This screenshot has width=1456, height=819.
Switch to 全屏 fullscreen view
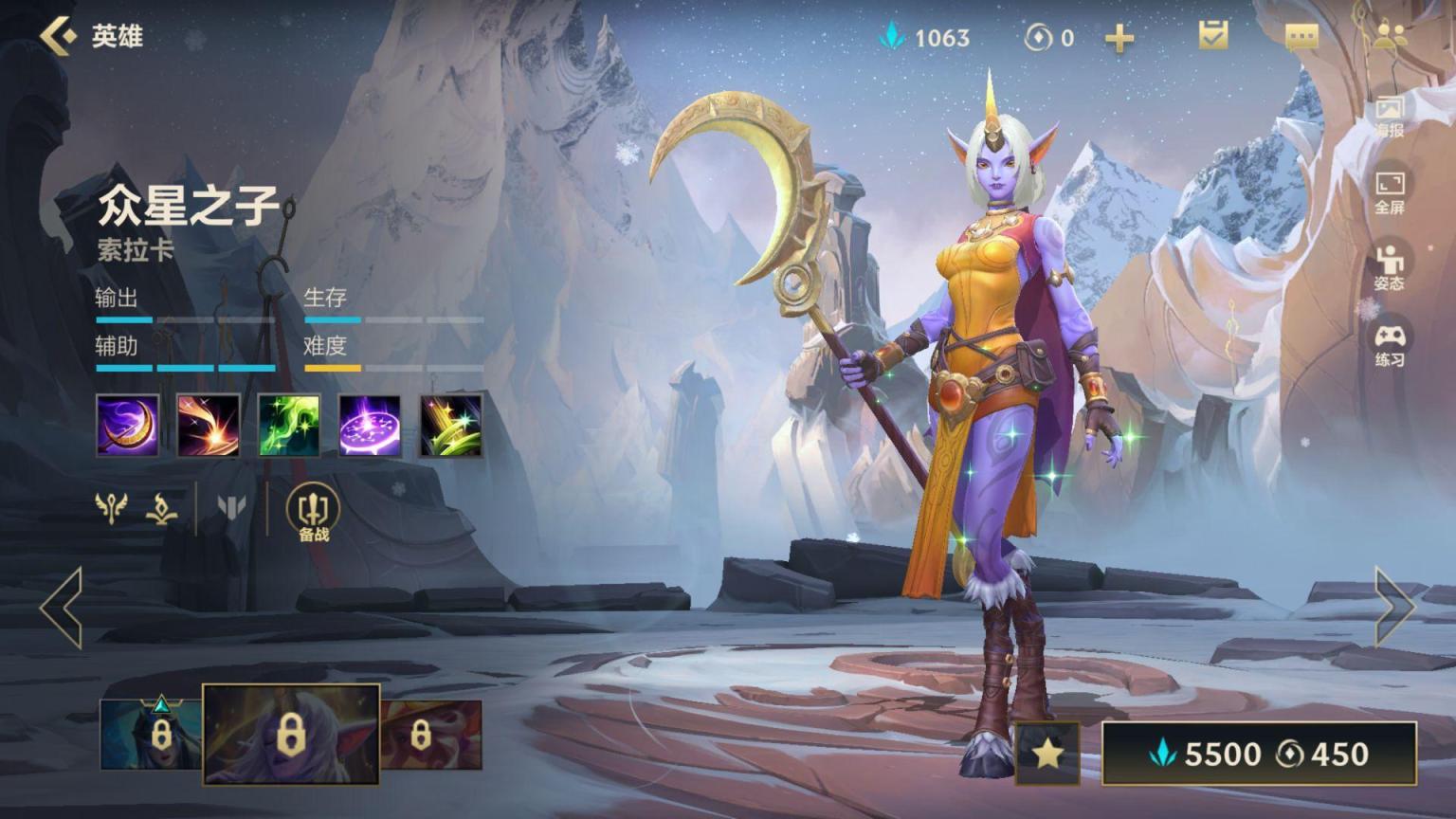click(x=1390, y=191)
